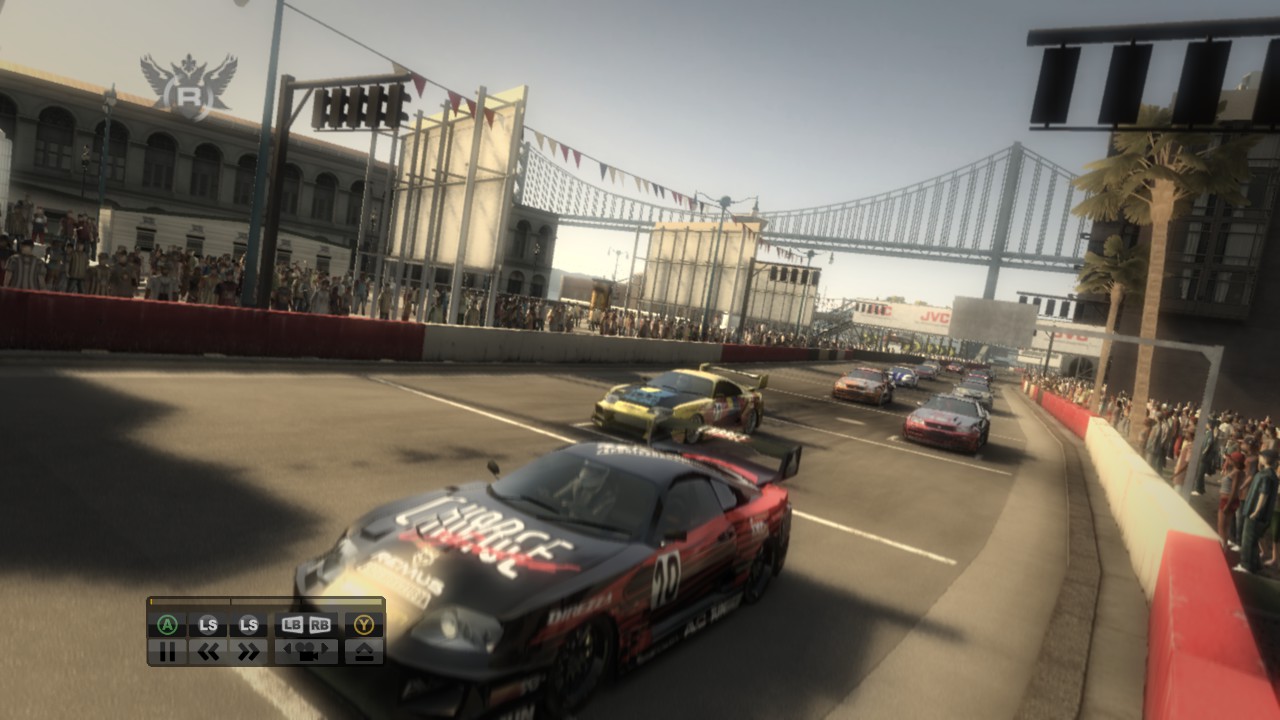This screenshot has width=1280, height=720.
Task: Select the LB shoulder button prompt
Action: click(x=293, y=624)
